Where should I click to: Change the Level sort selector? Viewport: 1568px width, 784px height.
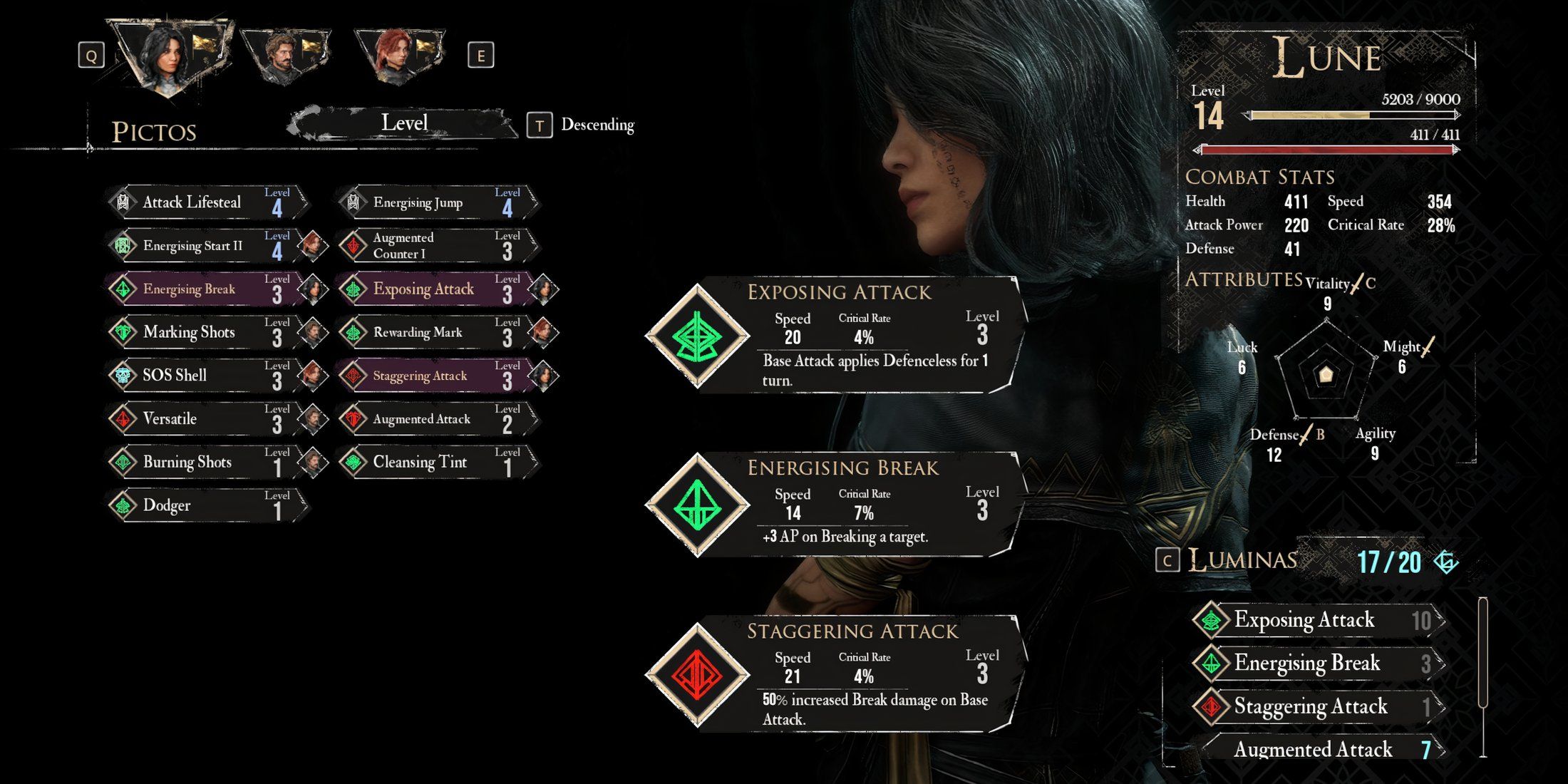[403, 124]
